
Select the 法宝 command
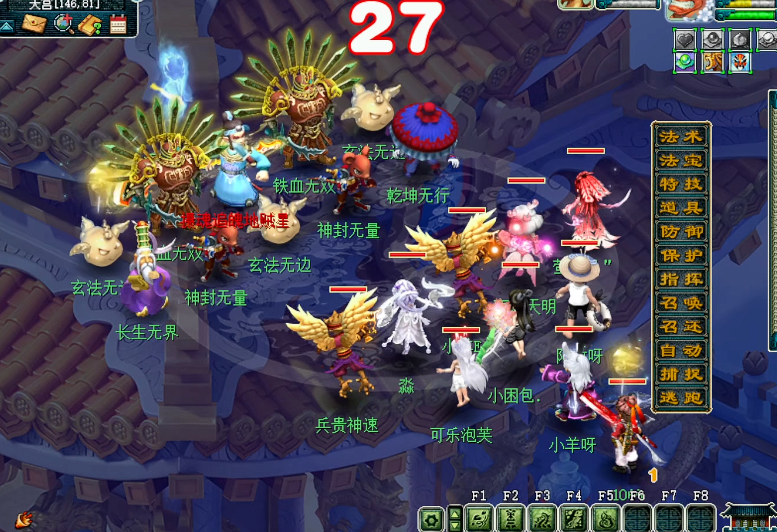681,160
